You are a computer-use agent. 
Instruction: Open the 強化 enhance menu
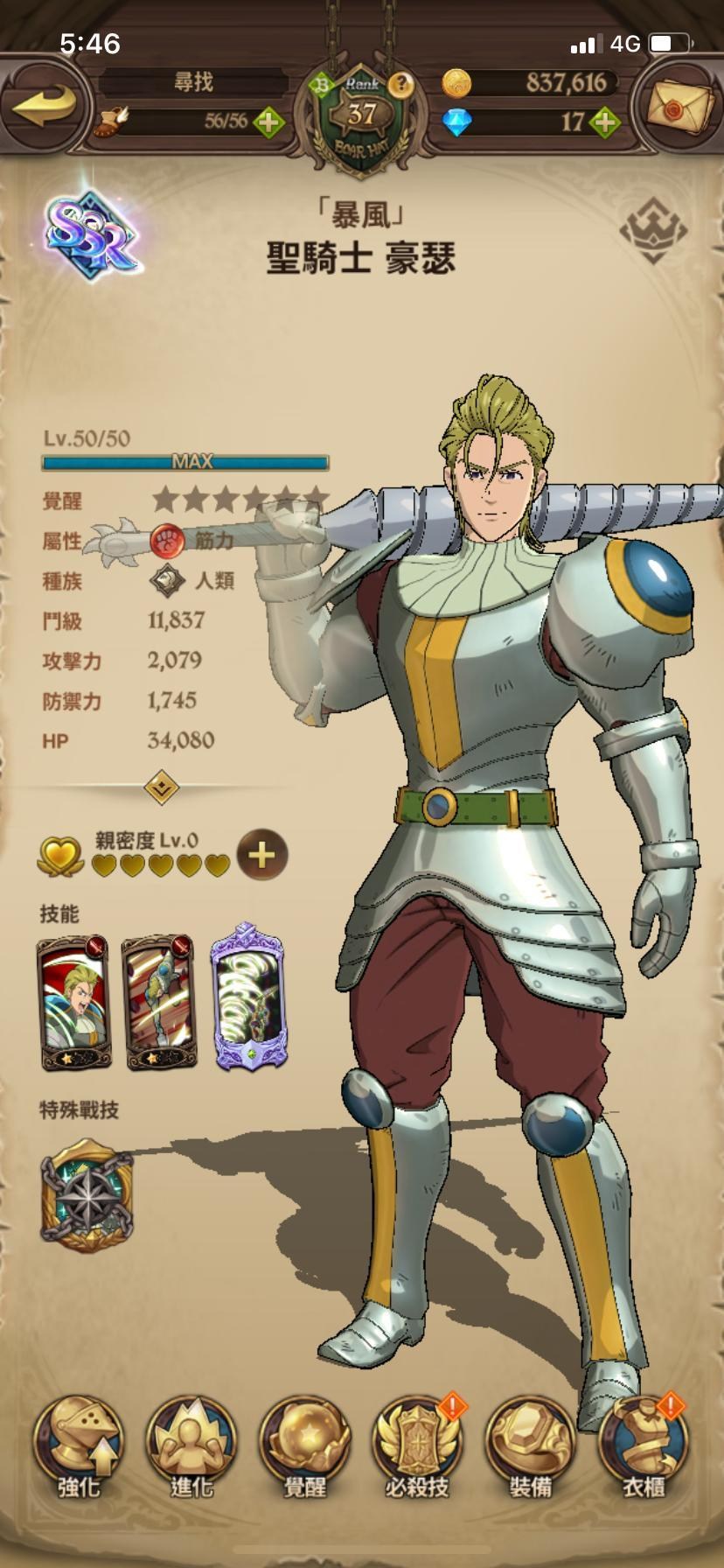coord(79,1446)
